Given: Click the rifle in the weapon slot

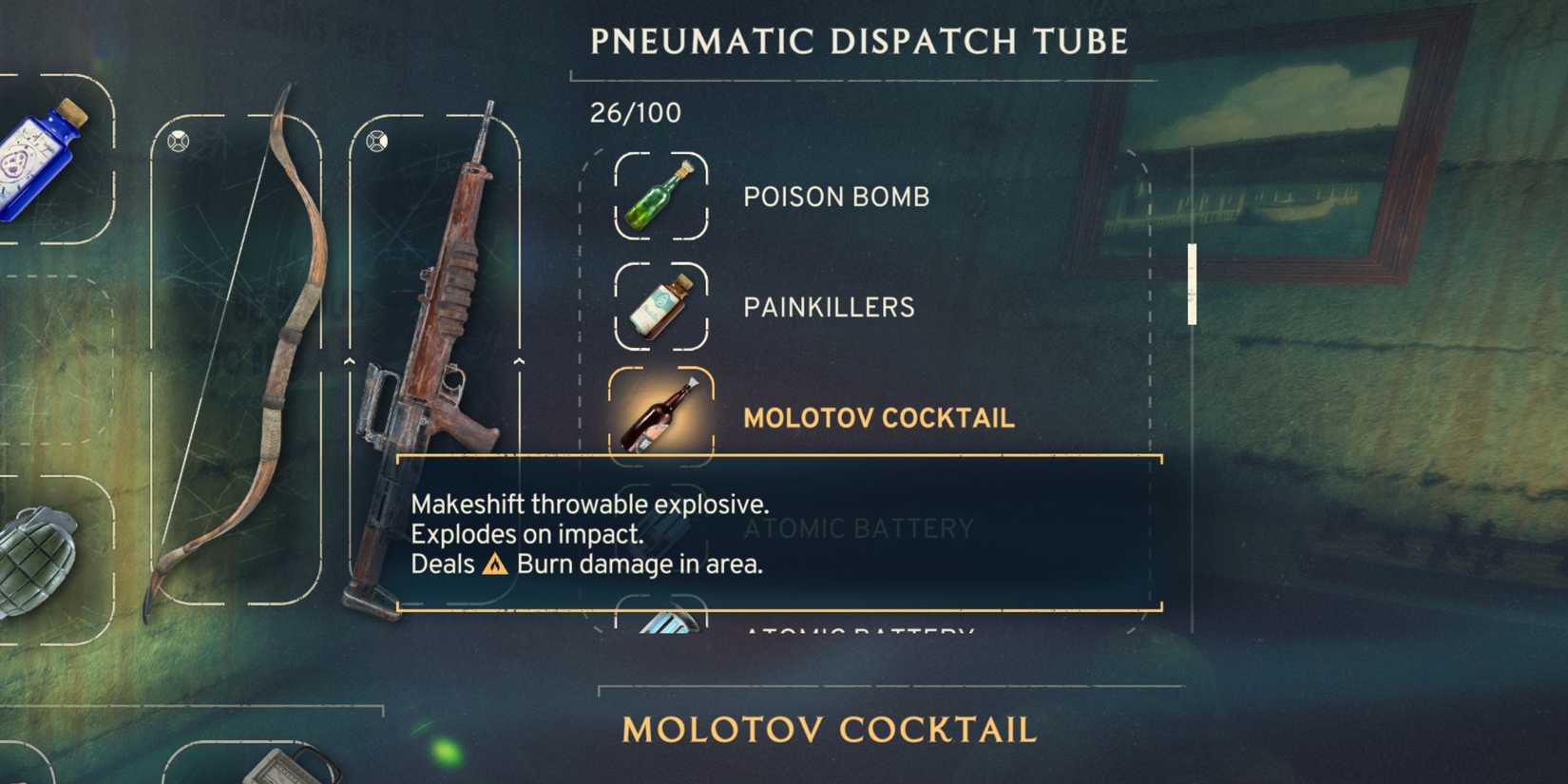Looking at the screenshot, I should pos(437,361).
